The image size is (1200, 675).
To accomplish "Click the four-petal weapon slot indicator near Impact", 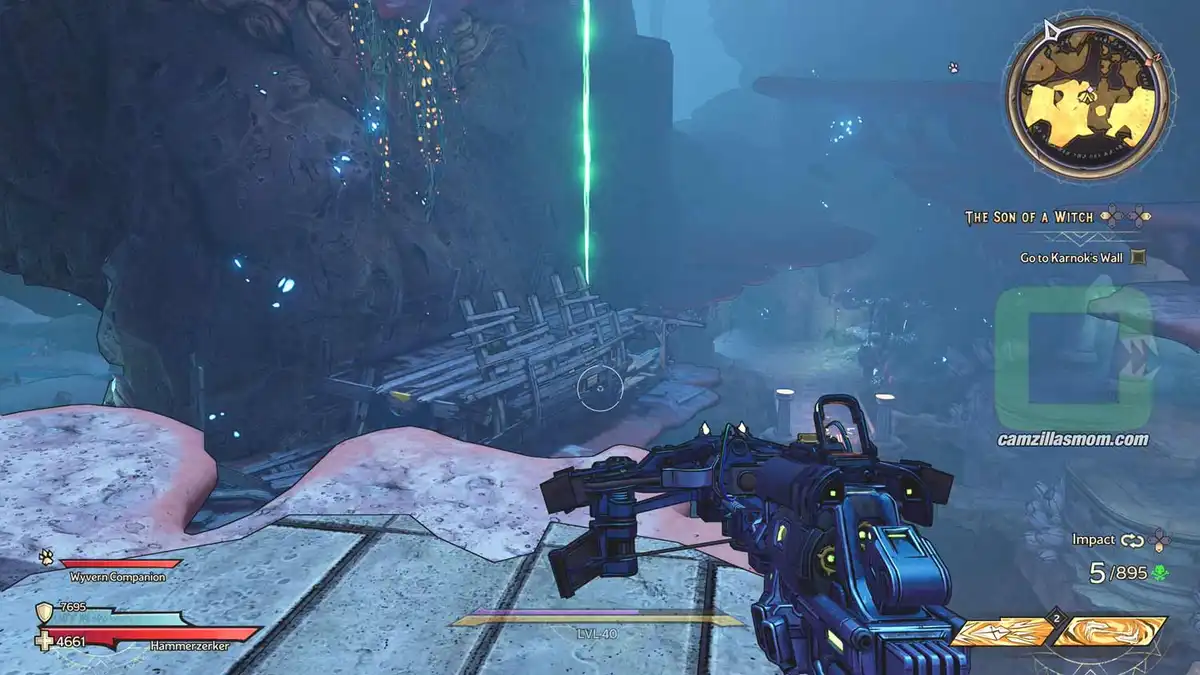I will click(x=1160, y=540).
